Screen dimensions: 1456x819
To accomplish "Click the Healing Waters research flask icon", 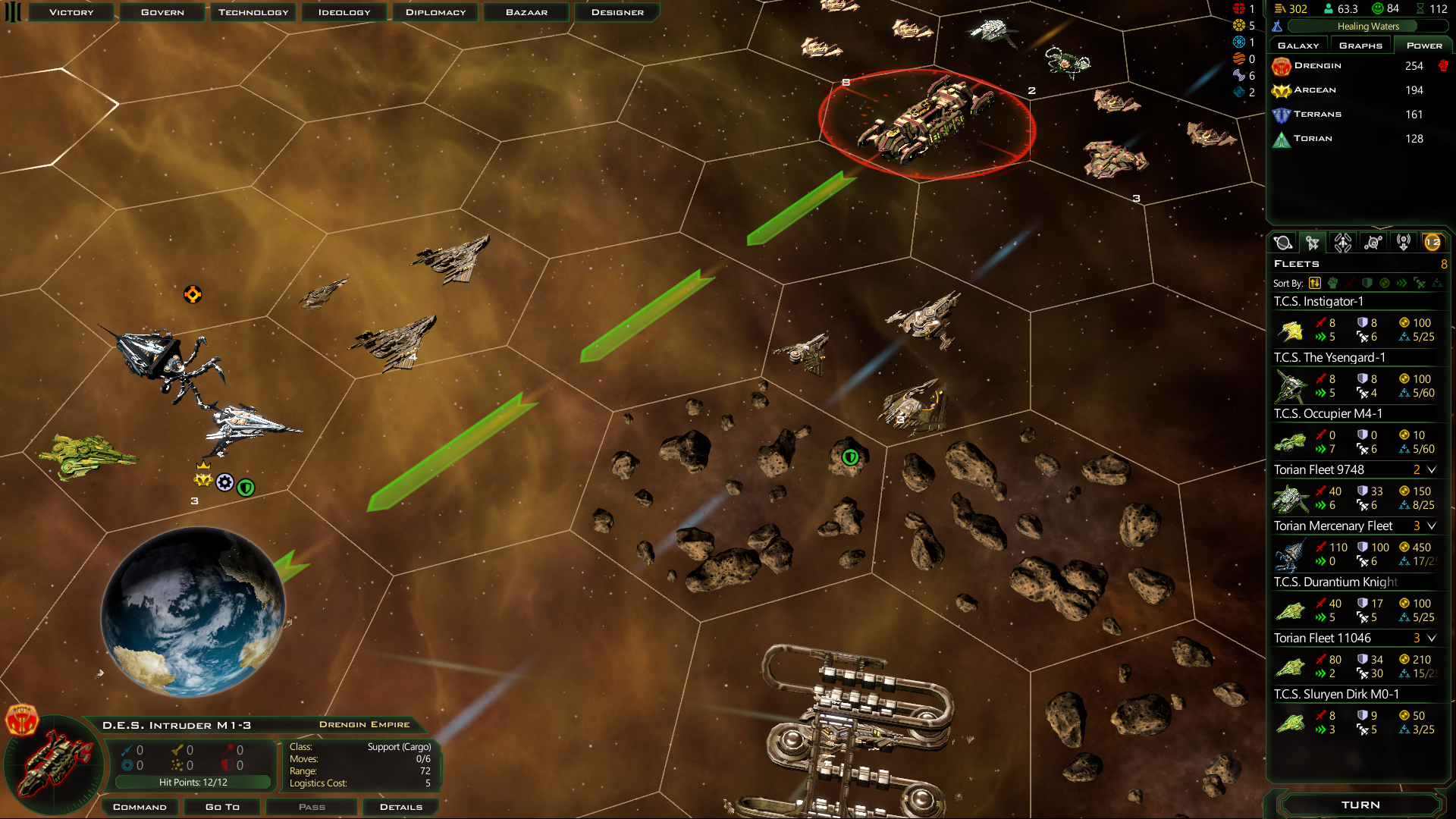I will [1278, 26].
